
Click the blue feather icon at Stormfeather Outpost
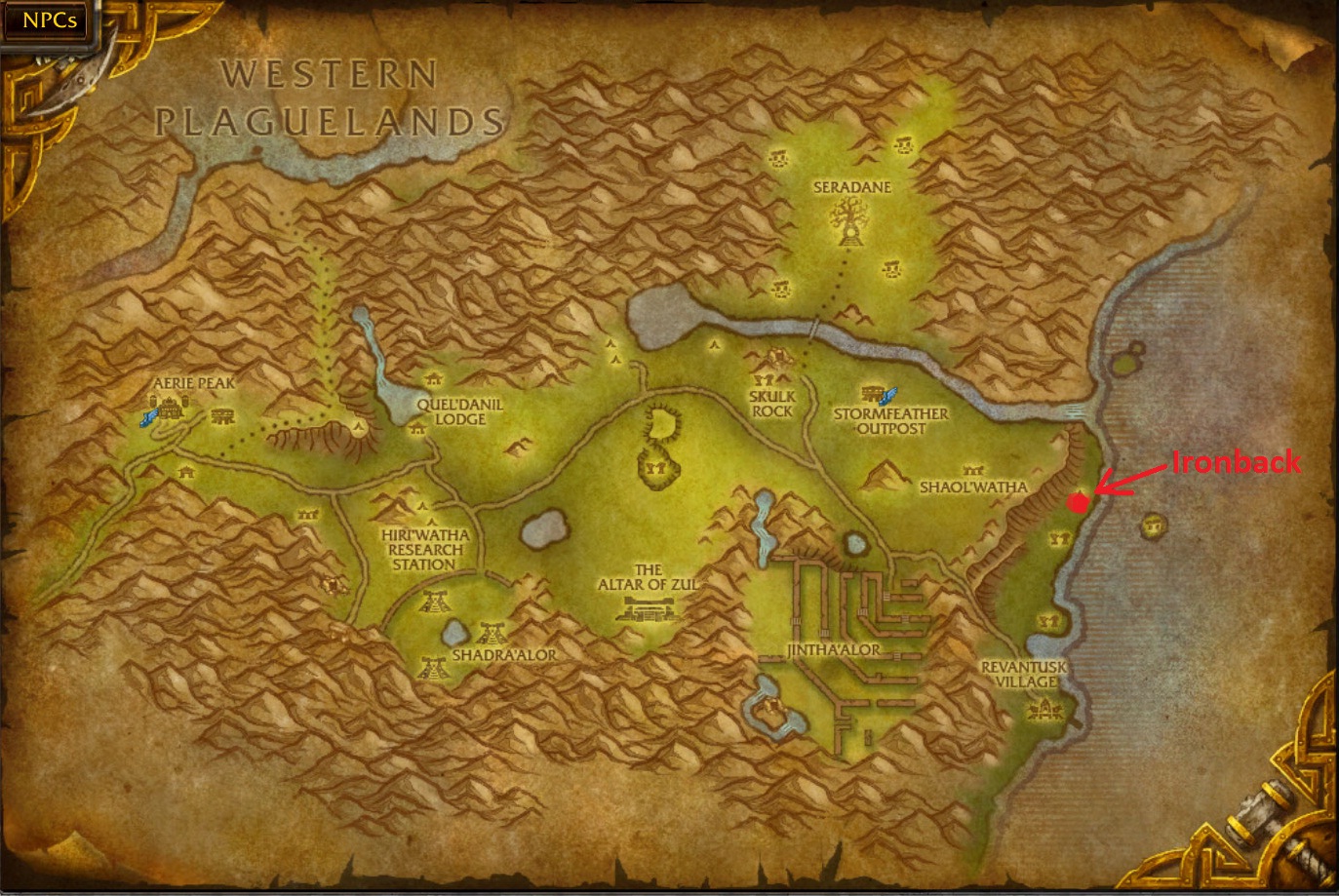(x=888, y=395)
